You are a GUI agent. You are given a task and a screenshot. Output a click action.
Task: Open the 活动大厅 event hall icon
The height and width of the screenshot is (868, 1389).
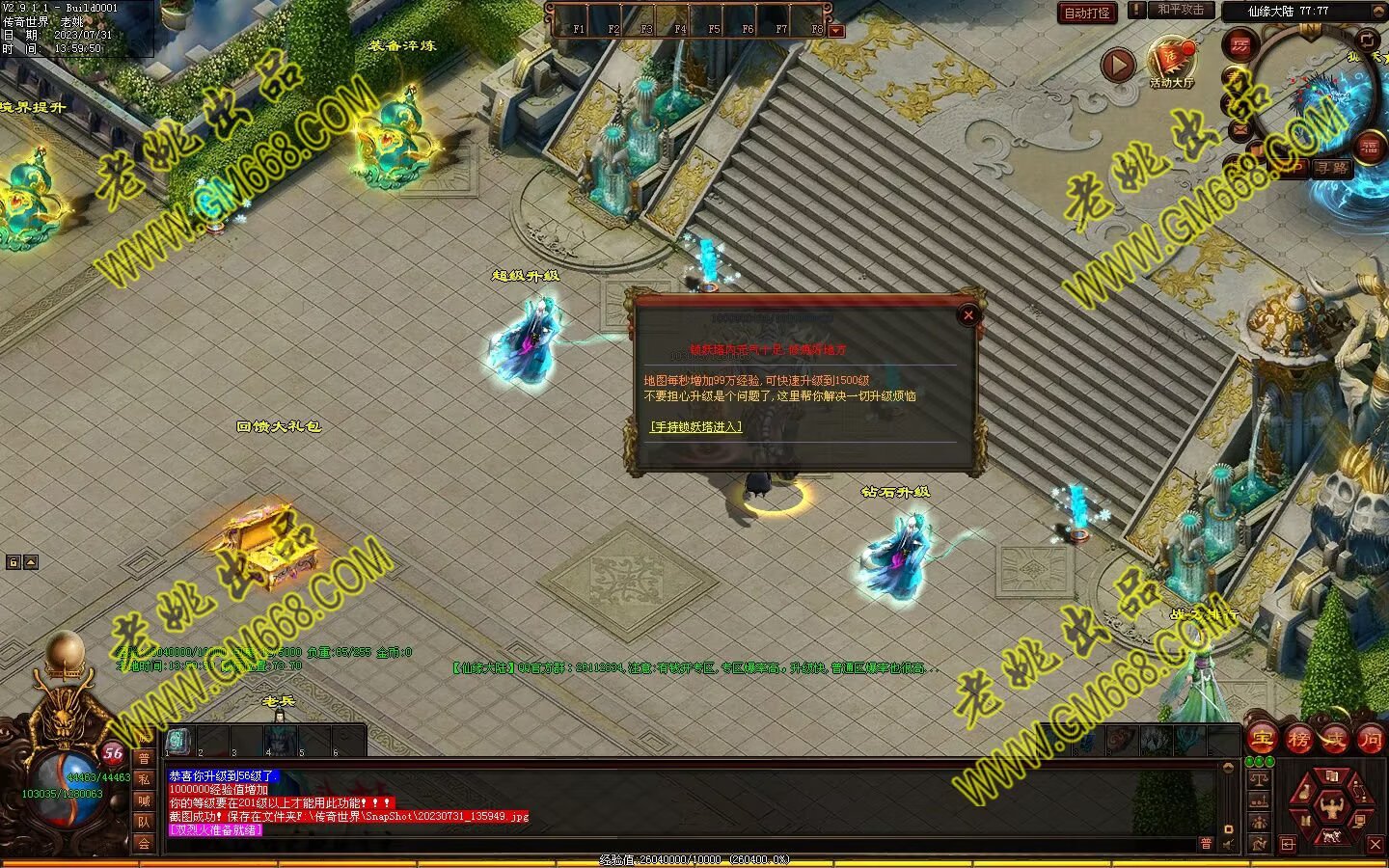pos(1171,62)
